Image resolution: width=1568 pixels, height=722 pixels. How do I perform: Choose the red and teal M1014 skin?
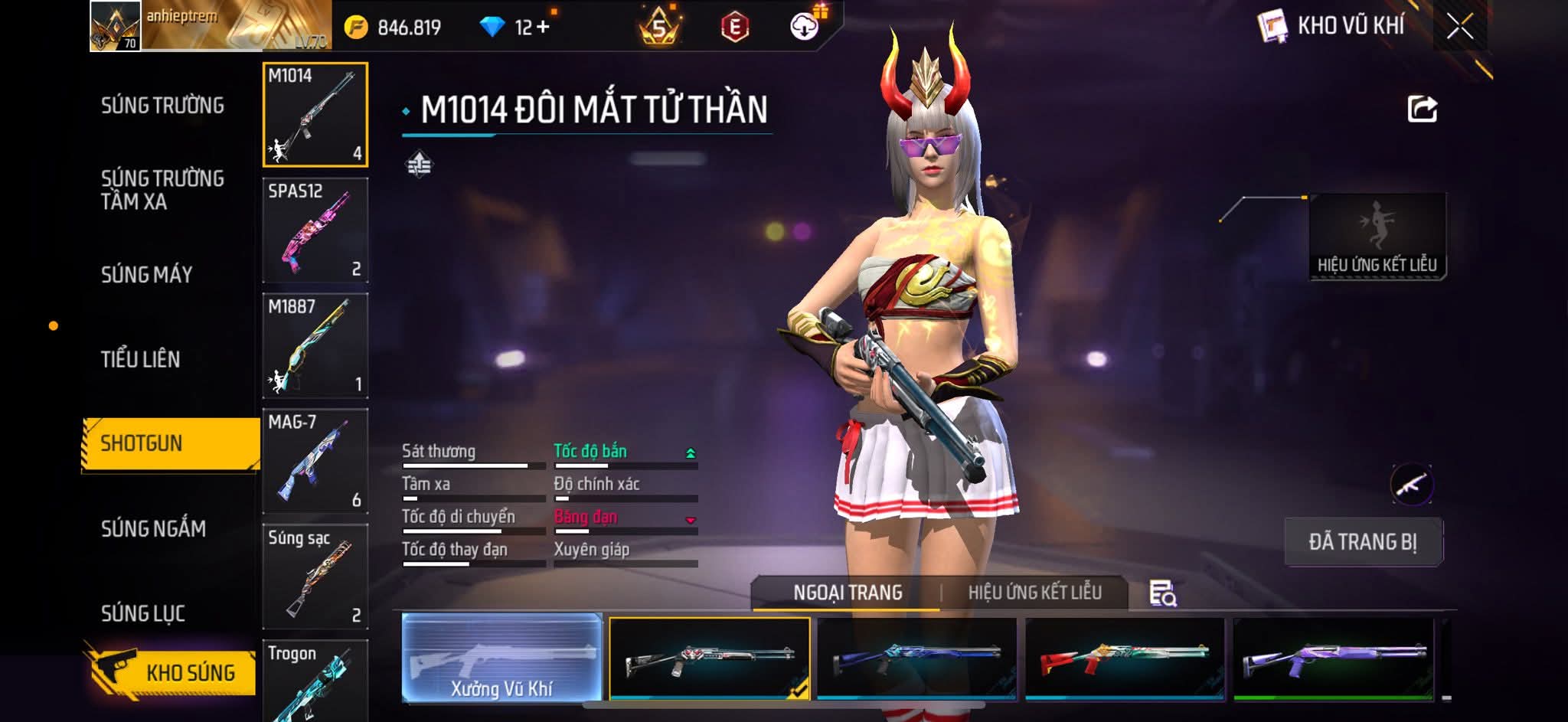[1125, 658]
